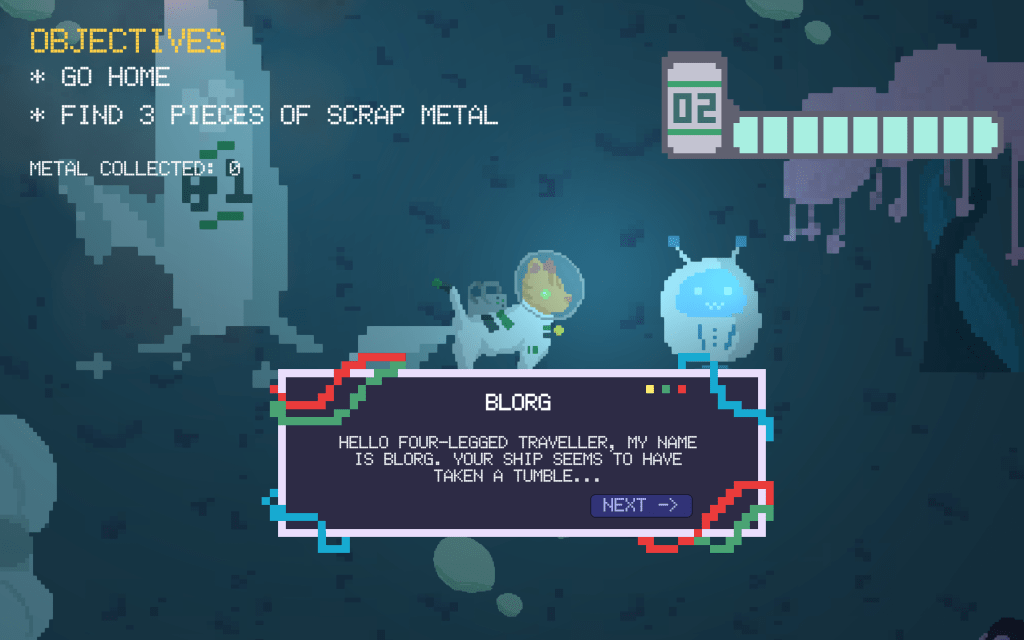
Task: Select the Go Home objective entry
Action: click(x=100, y=77)
